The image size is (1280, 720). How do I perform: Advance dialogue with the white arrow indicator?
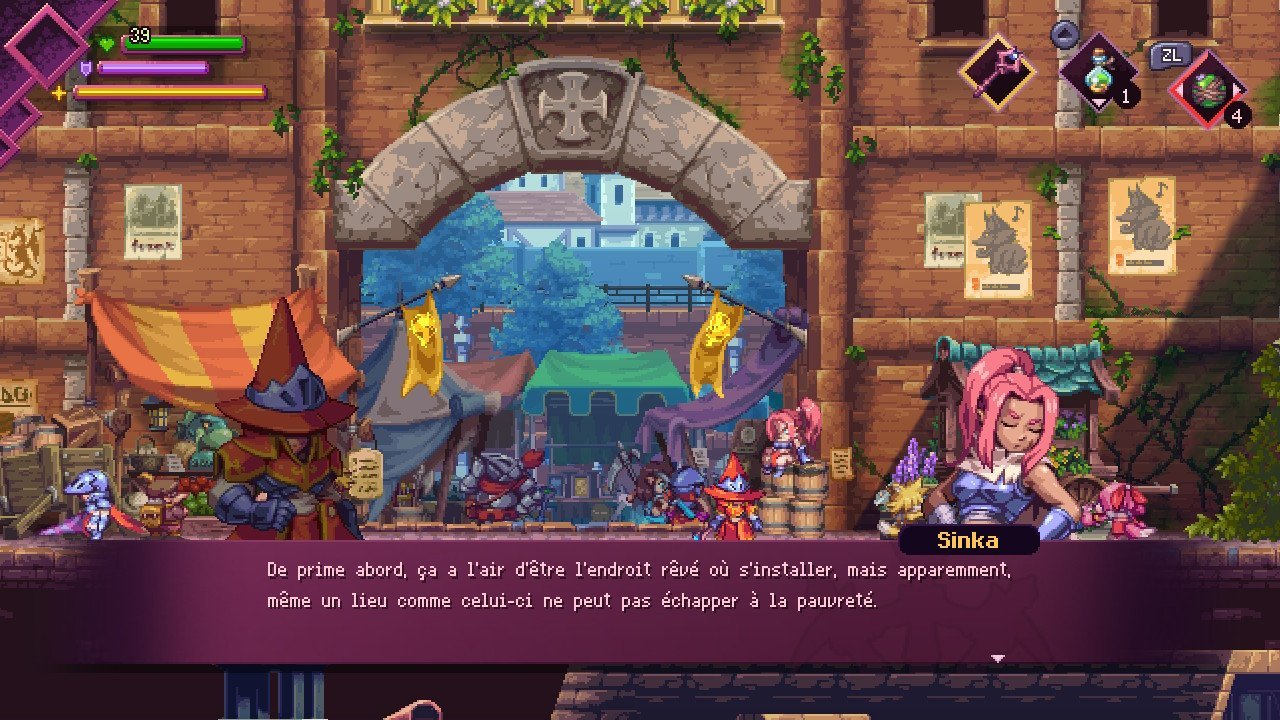click(997, 658)
